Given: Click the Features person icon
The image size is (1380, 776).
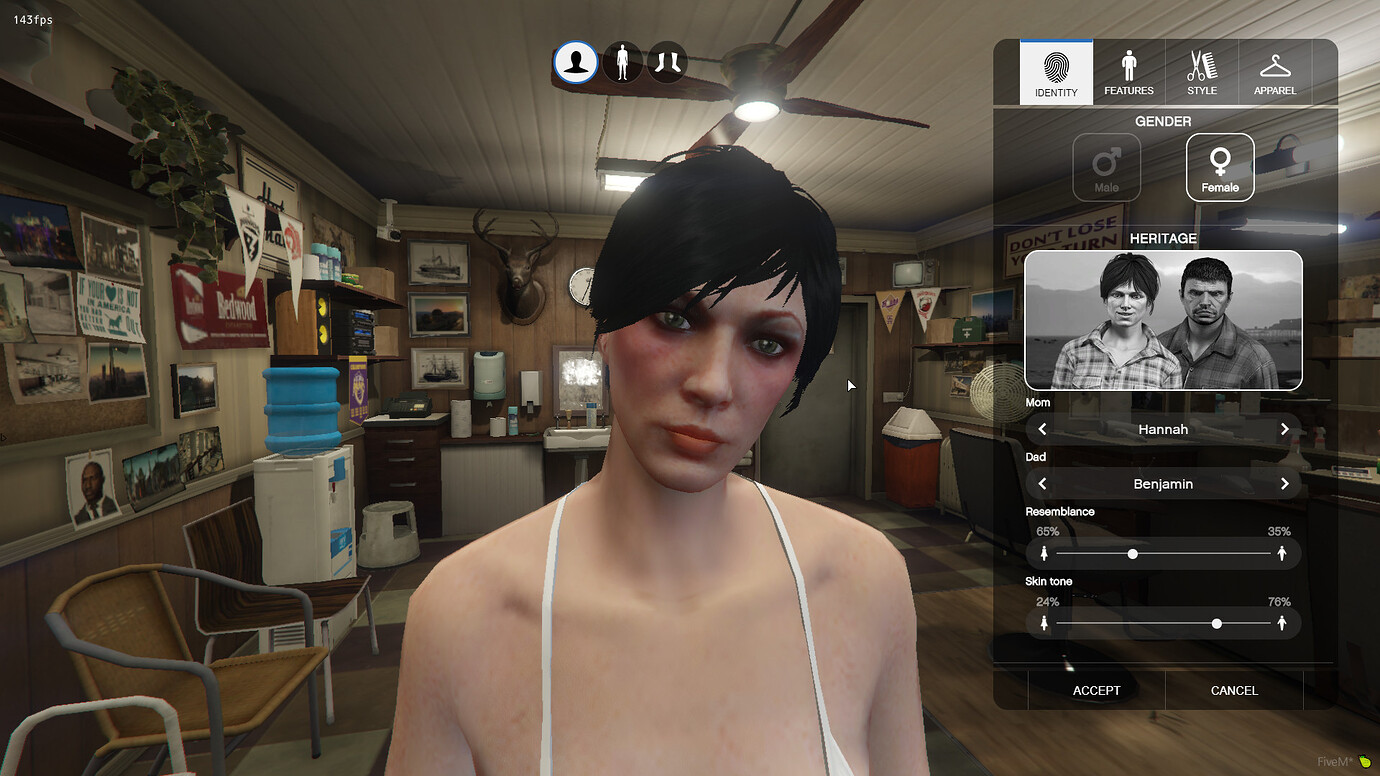Looking at the screenshot, I should click(1128, 64).
